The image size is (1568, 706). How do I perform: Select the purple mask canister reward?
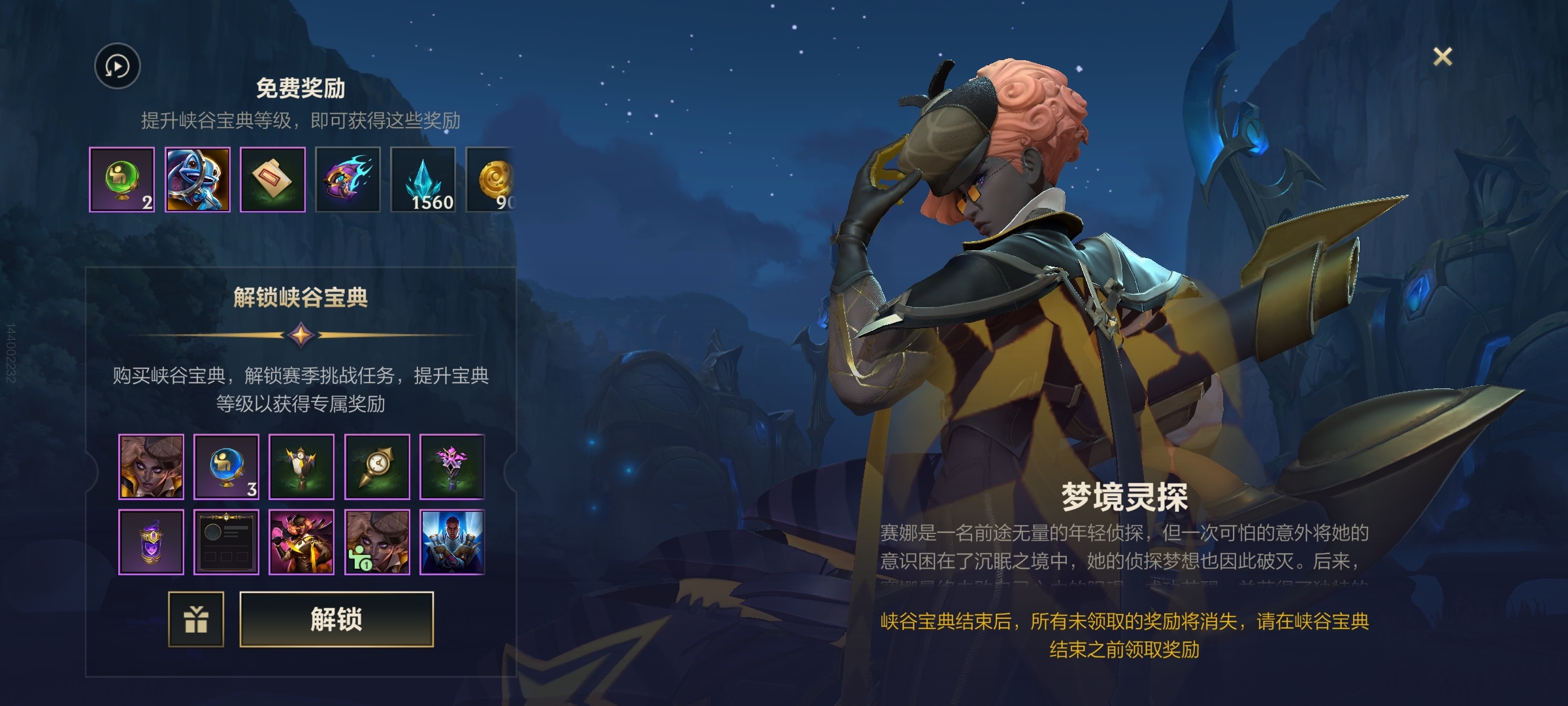coord(152,542)
